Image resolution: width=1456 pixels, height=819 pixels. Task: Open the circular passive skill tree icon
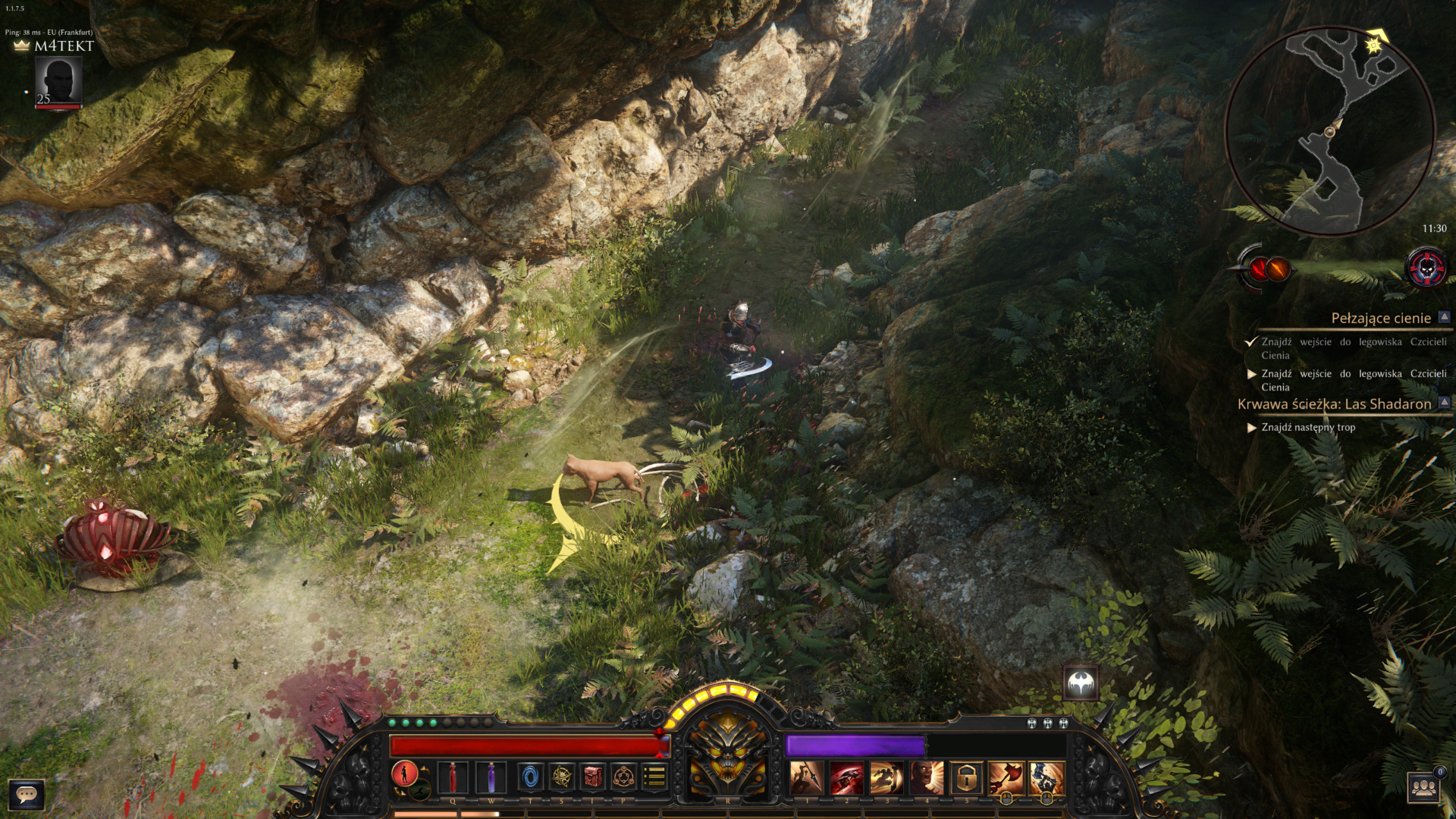pos(624,777)
